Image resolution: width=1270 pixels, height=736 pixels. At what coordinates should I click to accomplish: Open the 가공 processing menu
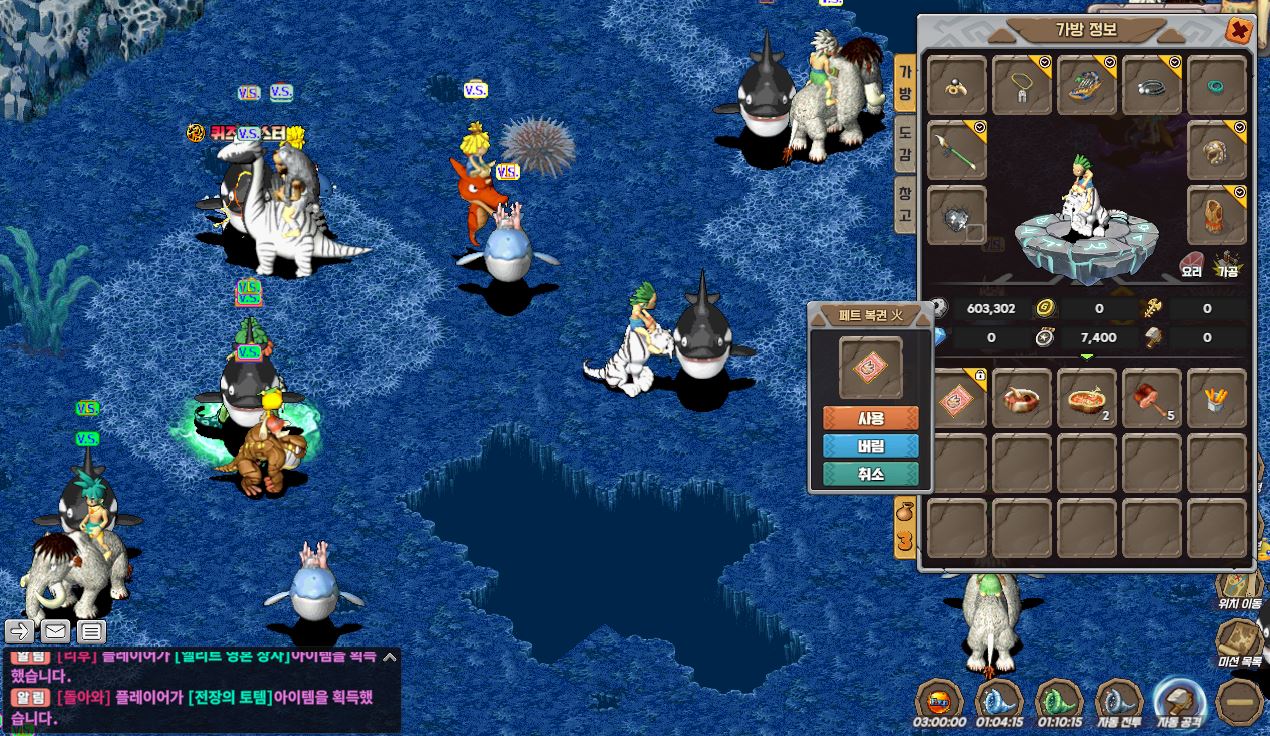tap(1227, 265)
